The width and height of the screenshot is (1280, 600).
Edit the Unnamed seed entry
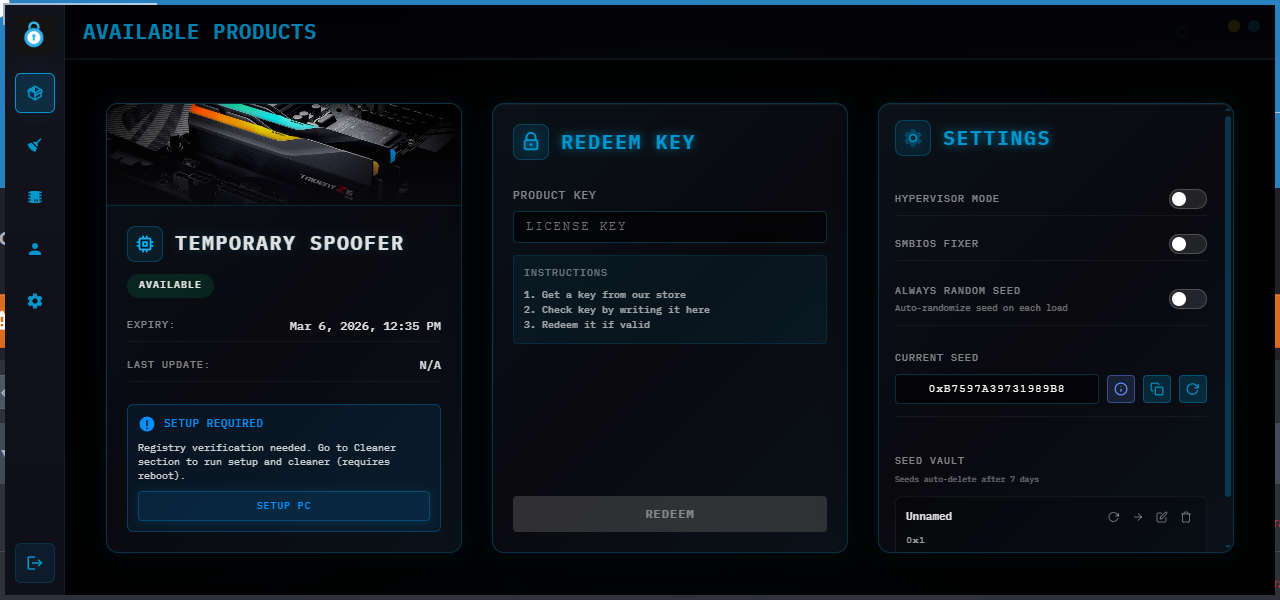coord(1162,517)
